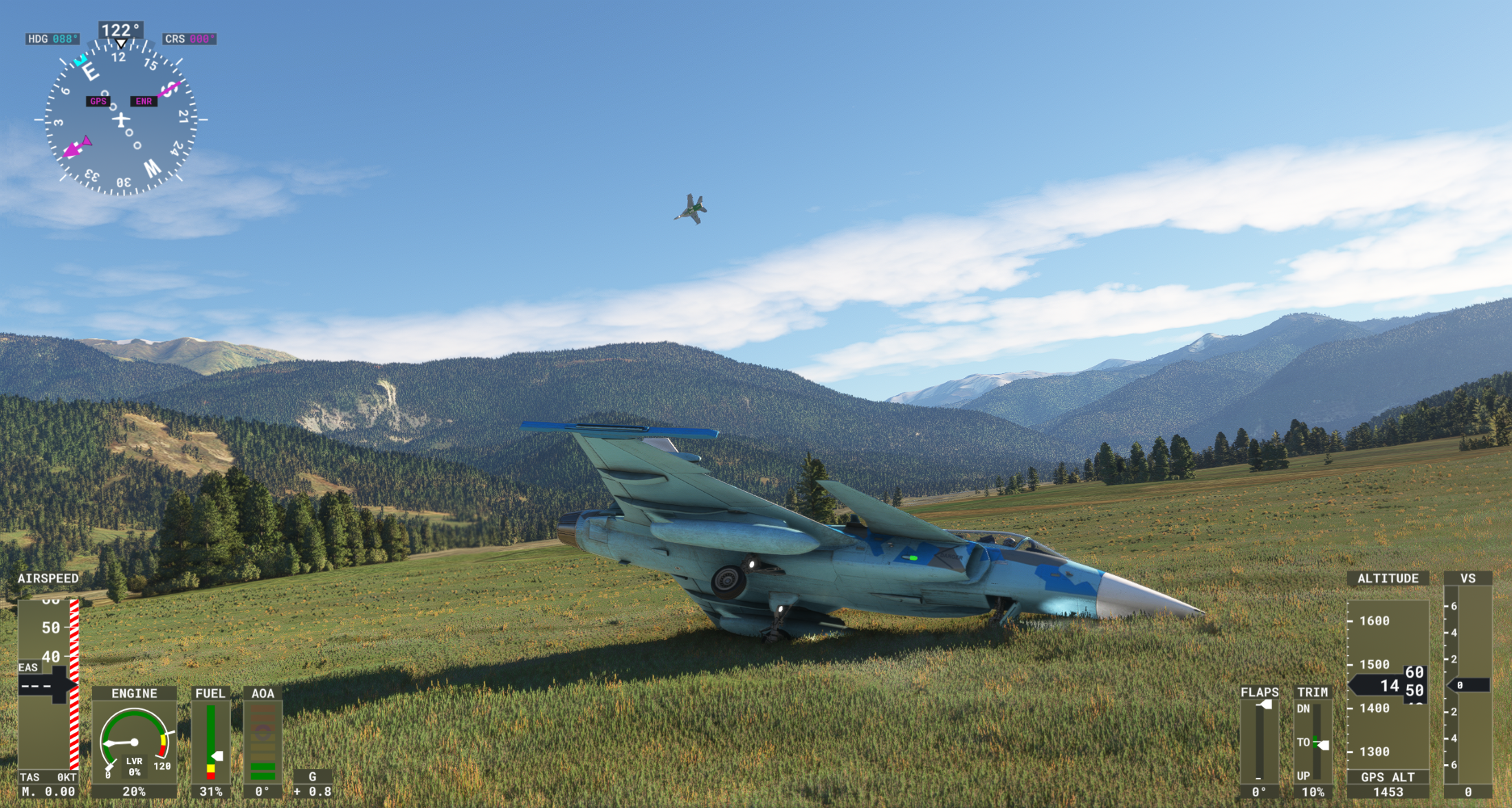The height and width of the screenshot is (808, 1512).
Task: Select the GPS source label on compass
Action: click(x=98, y=101)
